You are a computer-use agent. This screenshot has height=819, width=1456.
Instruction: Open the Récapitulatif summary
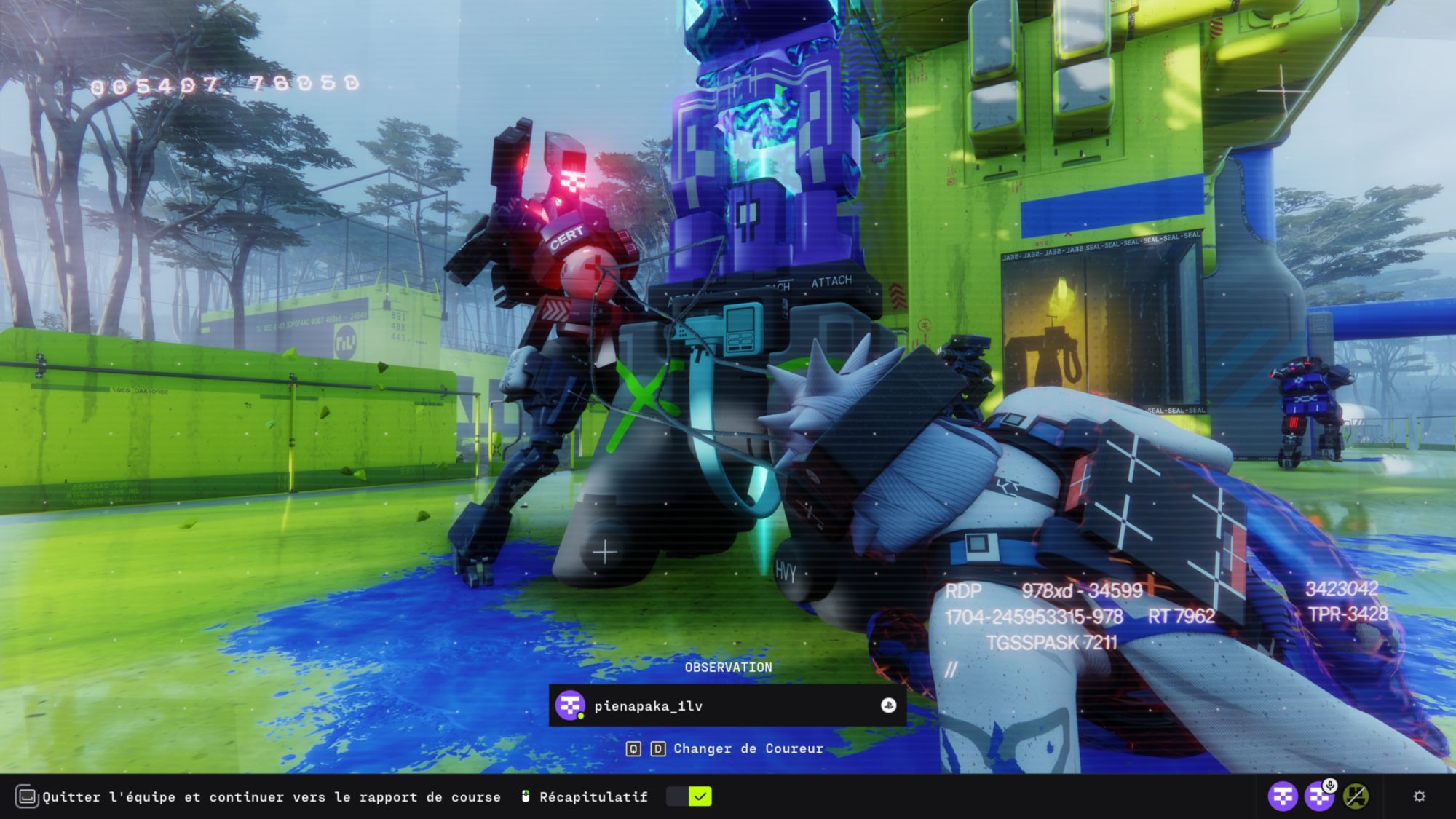[593, 797]
